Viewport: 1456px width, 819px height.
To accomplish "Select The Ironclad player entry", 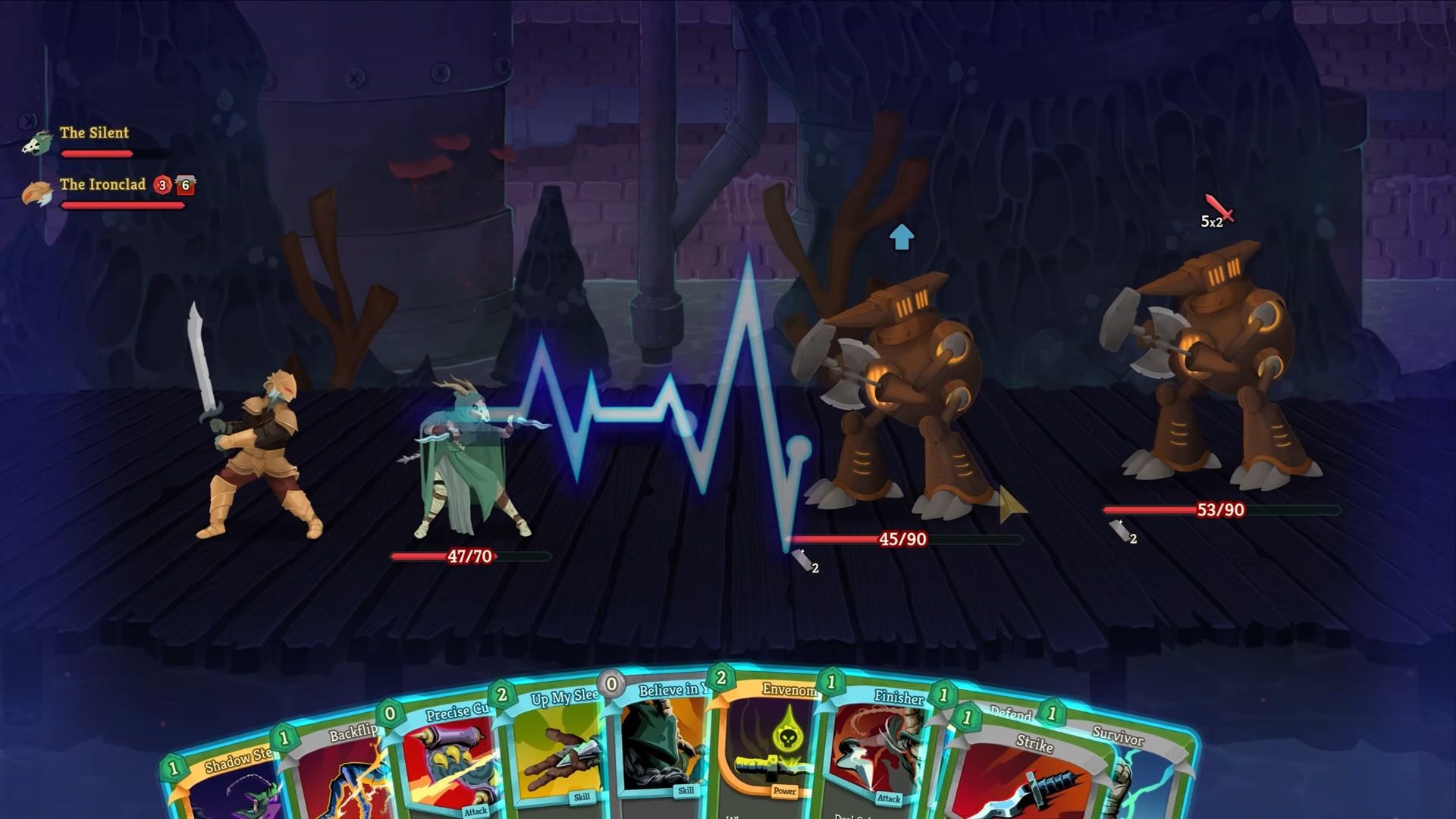I will pyautogui.click(x=102, y=185).
